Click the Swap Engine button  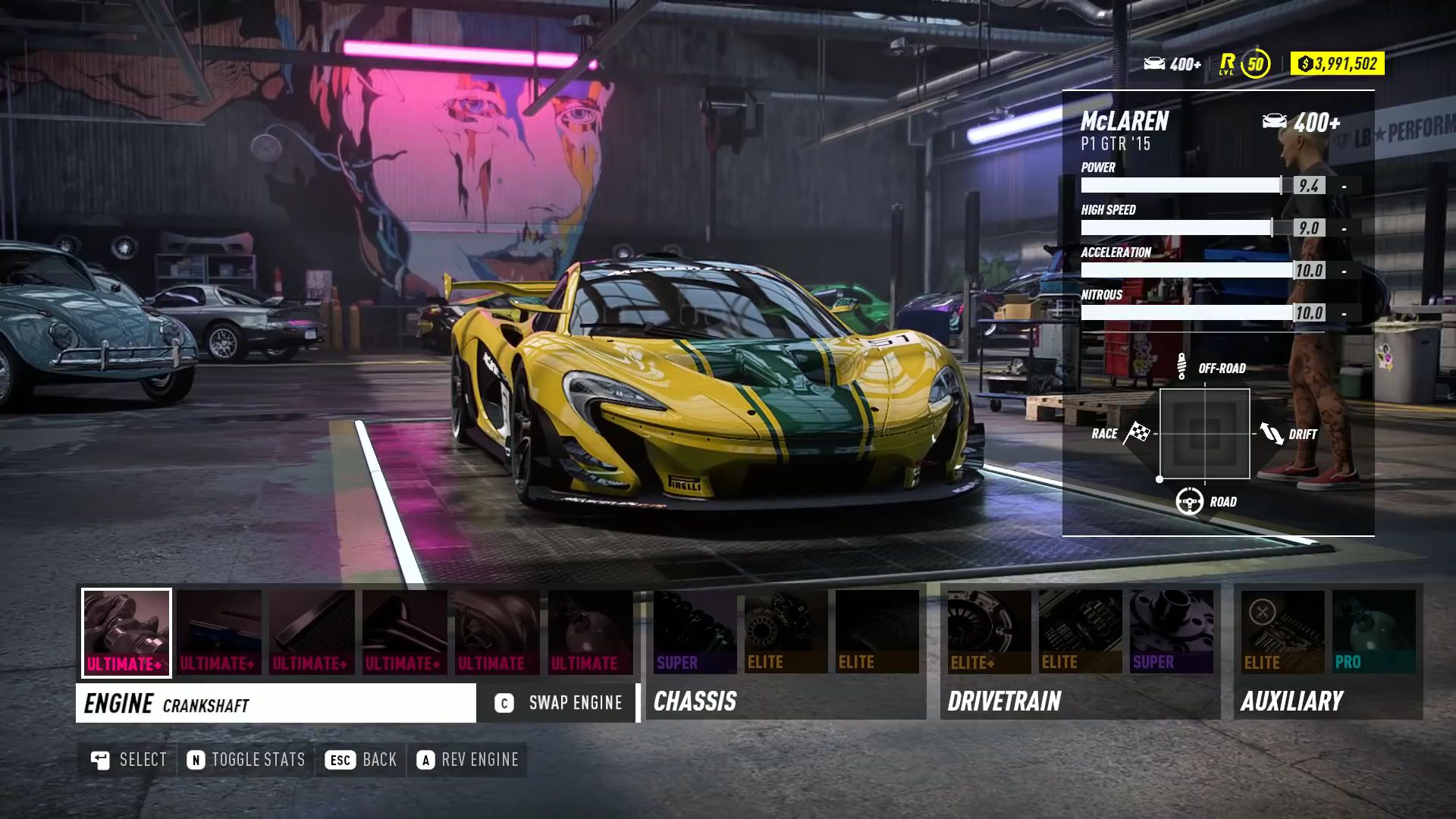pos(559,703)
